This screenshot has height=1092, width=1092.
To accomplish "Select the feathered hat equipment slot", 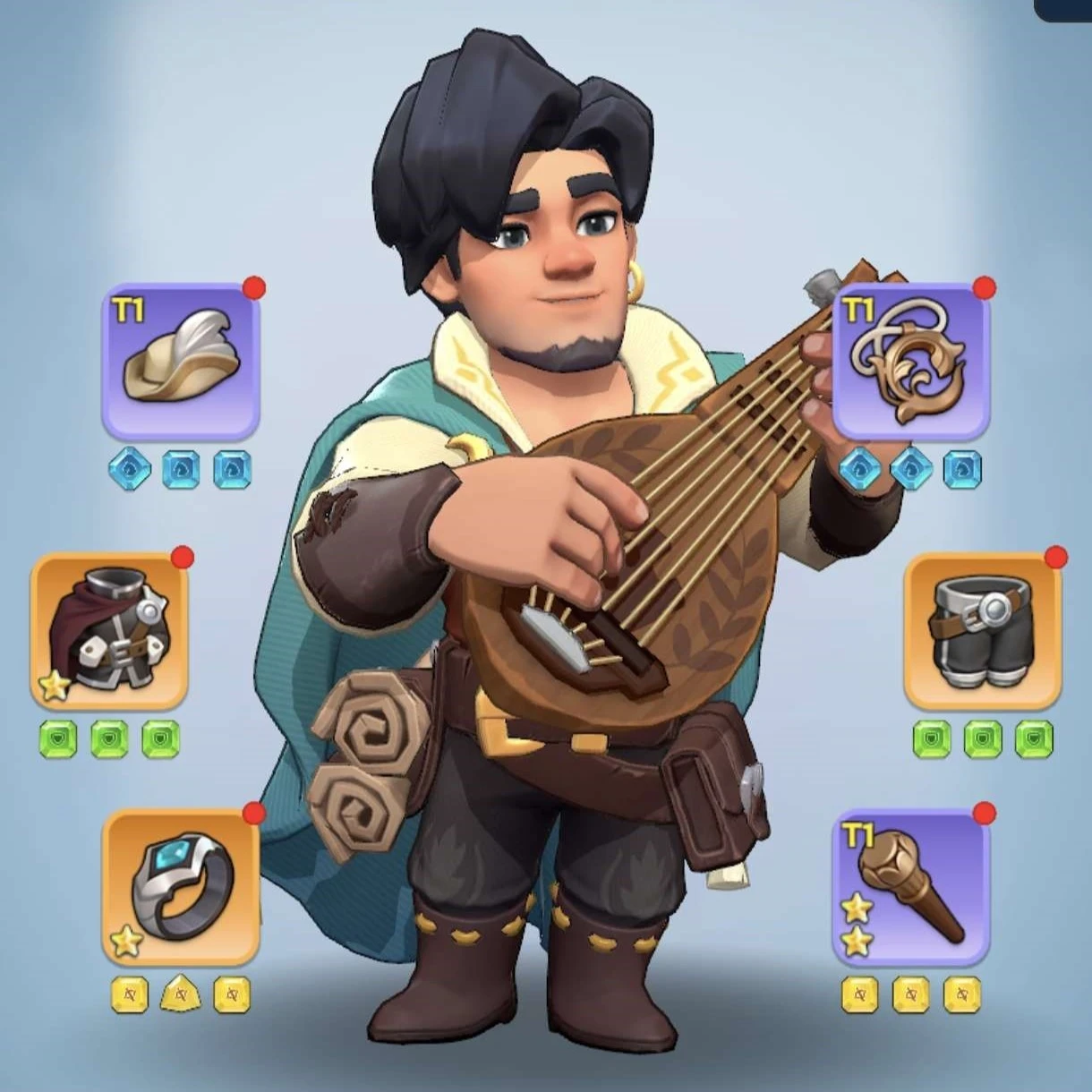I will click(x=181, y=361).
